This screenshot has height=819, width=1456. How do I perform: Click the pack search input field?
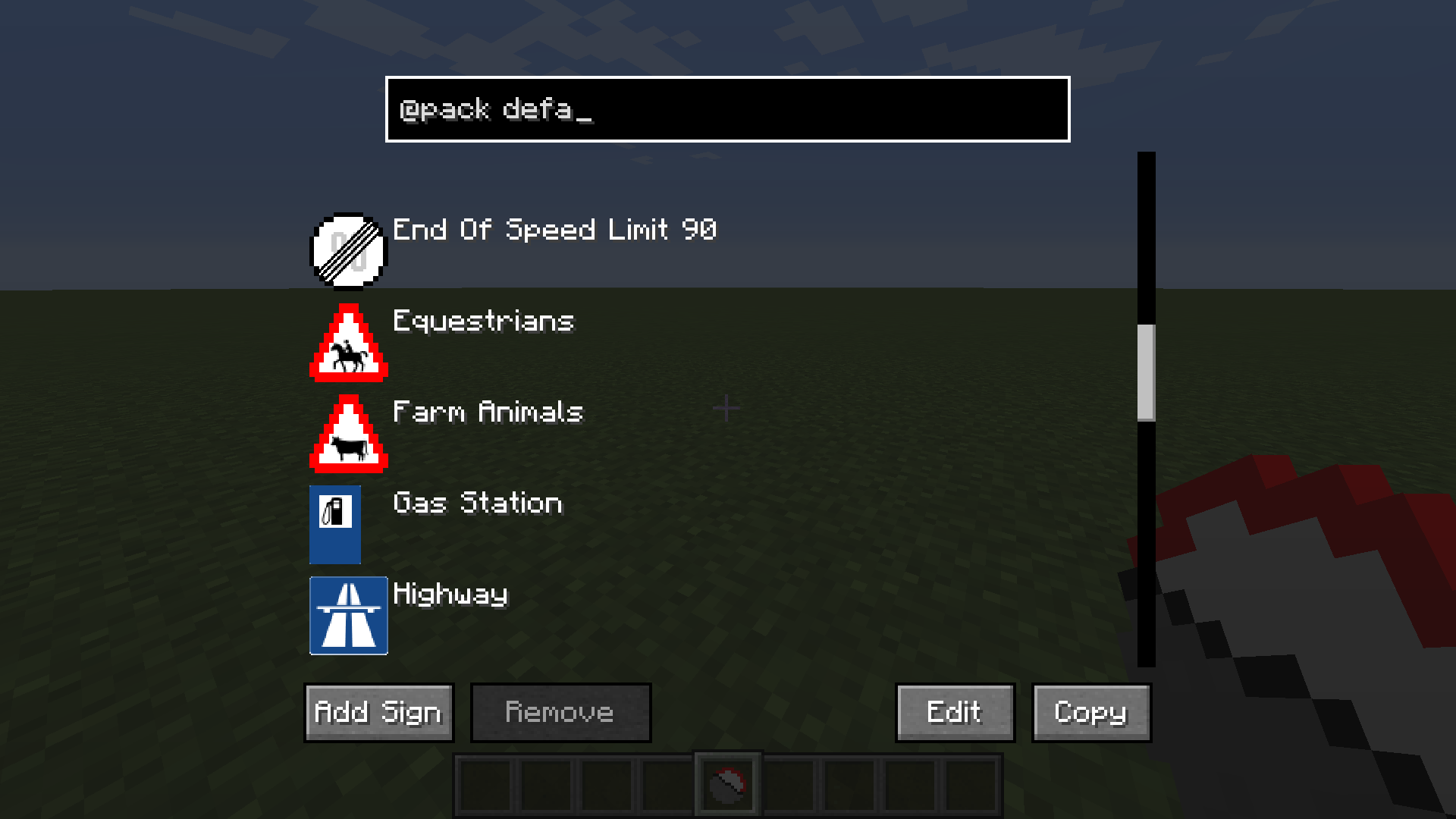(726, 109)
